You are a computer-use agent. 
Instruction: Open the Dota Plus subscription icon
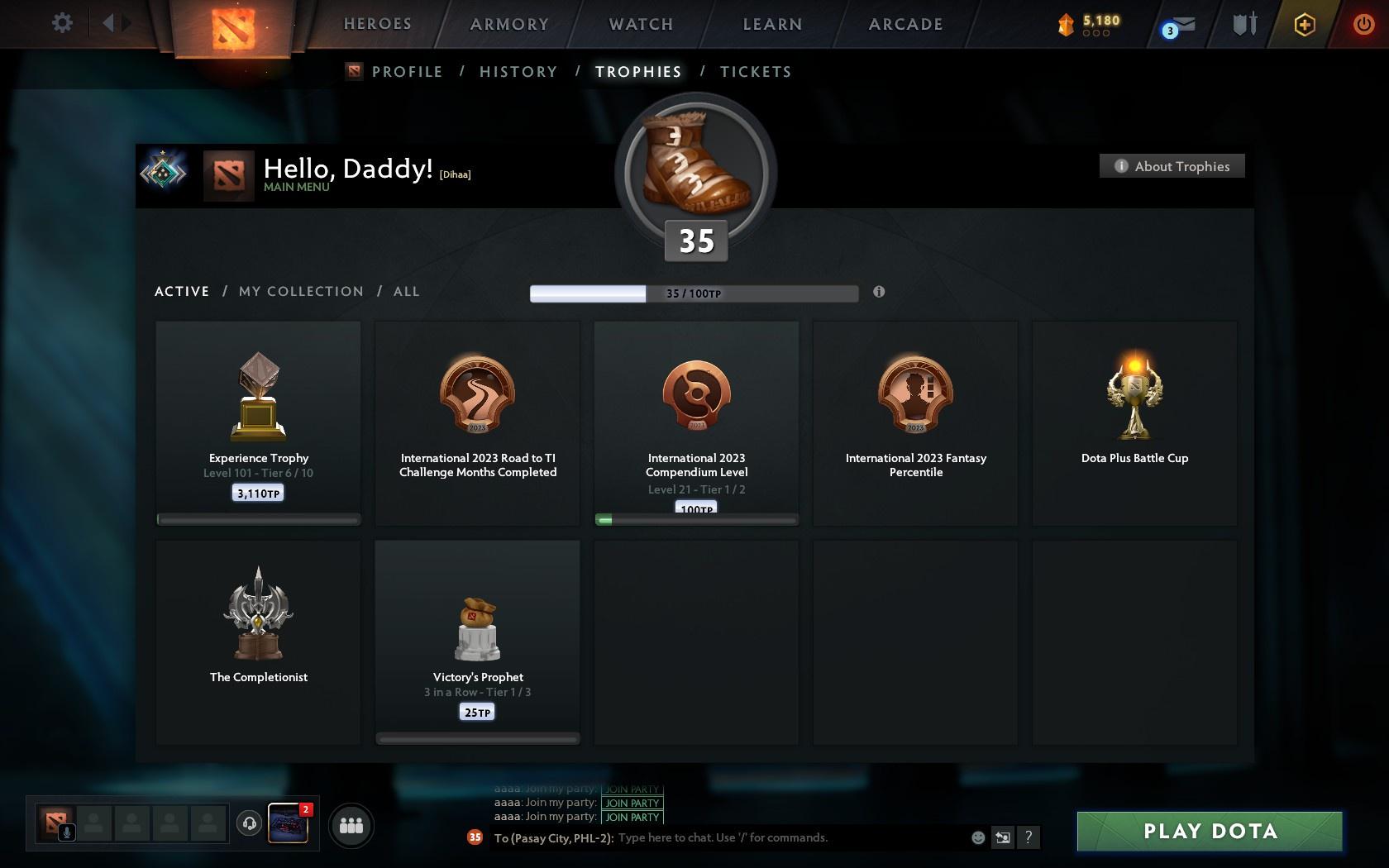point(1304,25)
